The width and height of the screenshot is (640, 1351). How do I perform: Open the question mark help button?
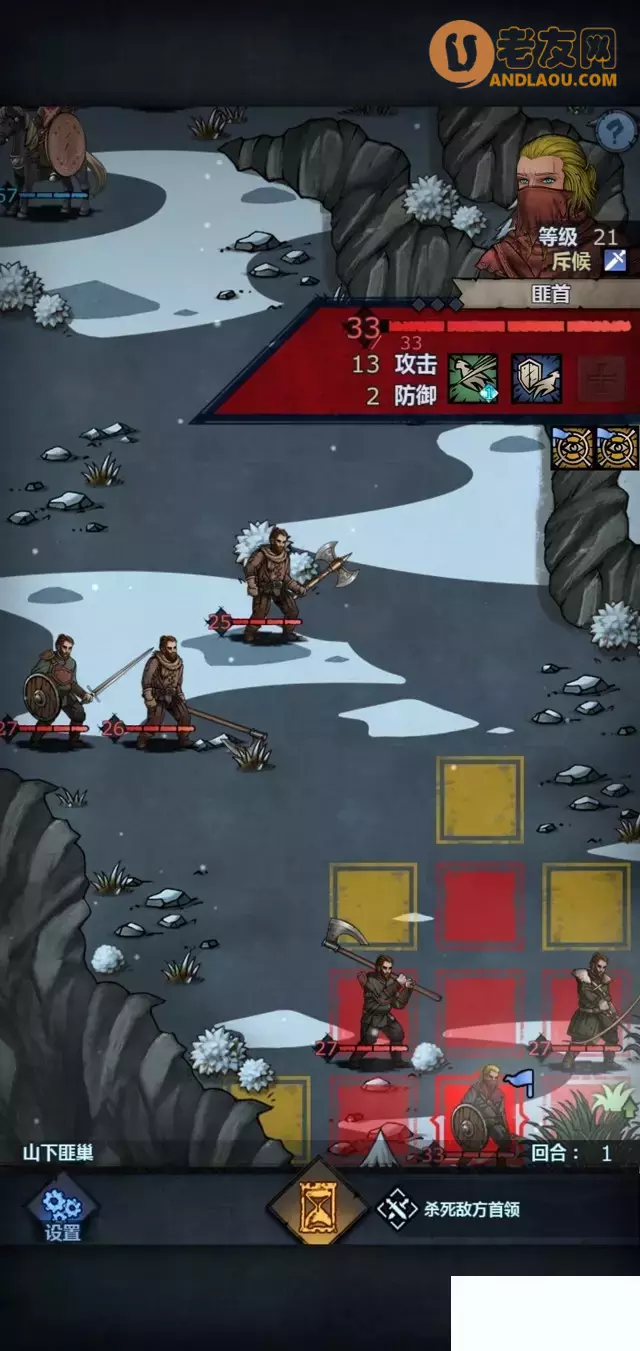tap(615, 131)
